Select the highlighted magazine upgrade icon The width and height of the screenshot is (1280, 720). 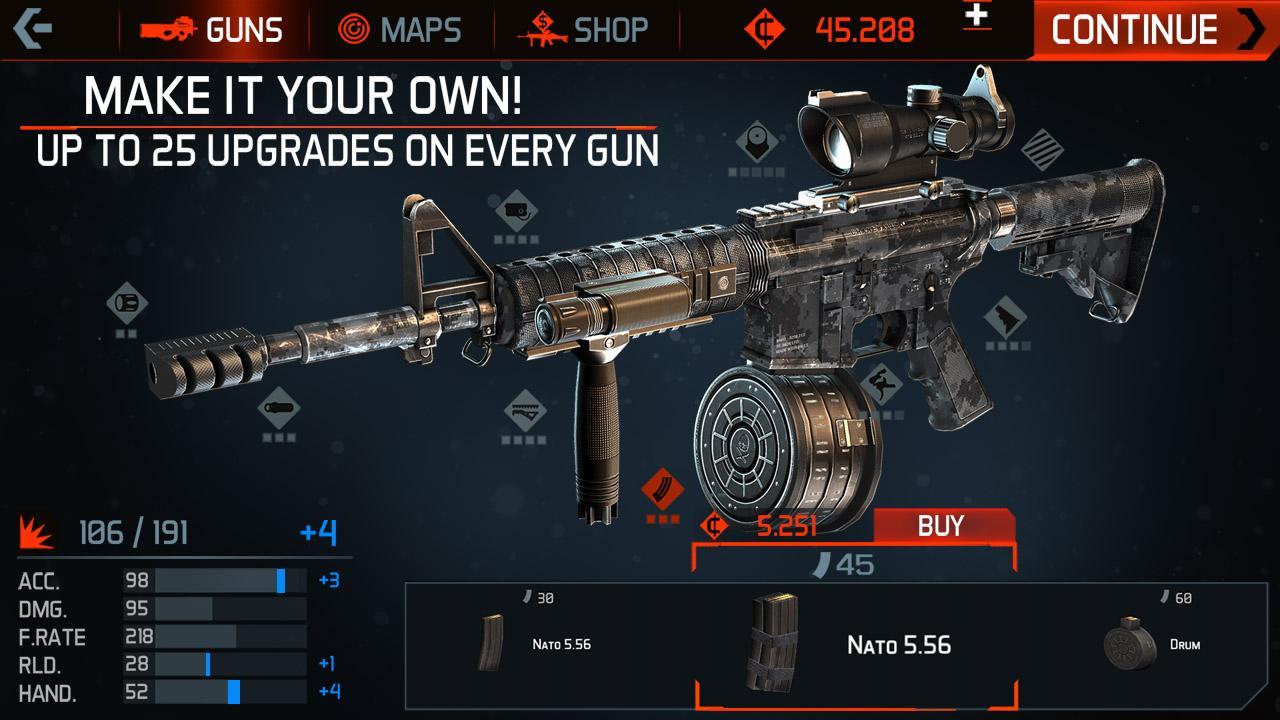click(x=662, y=491)
